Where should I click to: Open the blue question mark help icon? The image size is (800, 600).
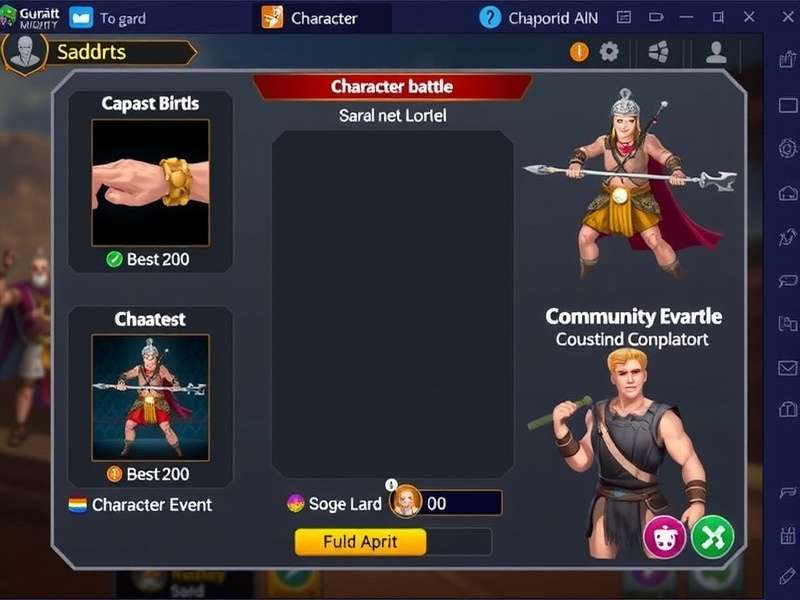(x=490, y=17)
